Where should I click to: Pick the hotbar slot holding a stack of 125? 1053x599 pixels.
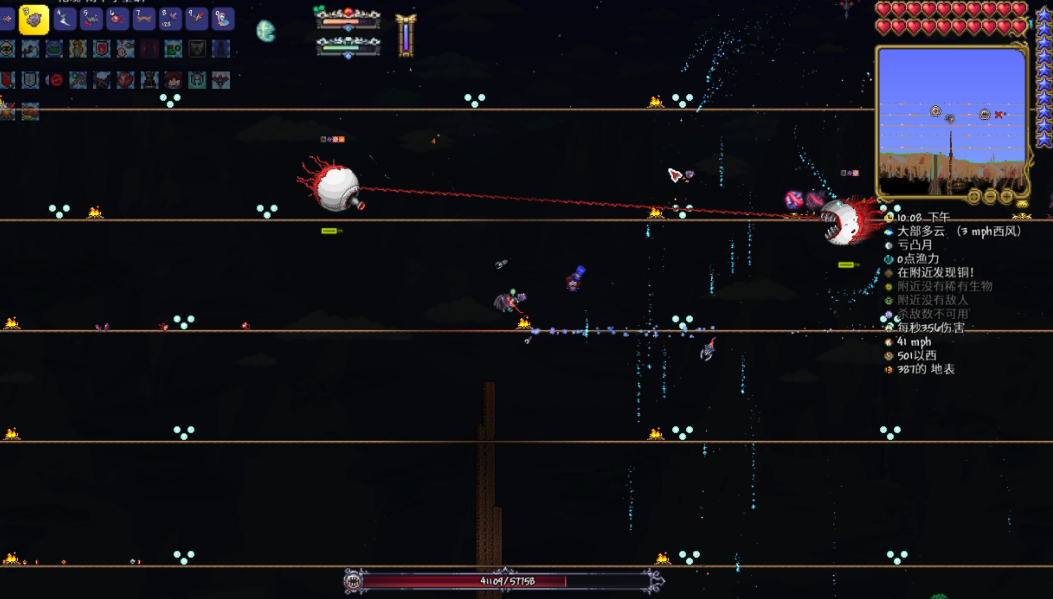click(x=170, y=18)
